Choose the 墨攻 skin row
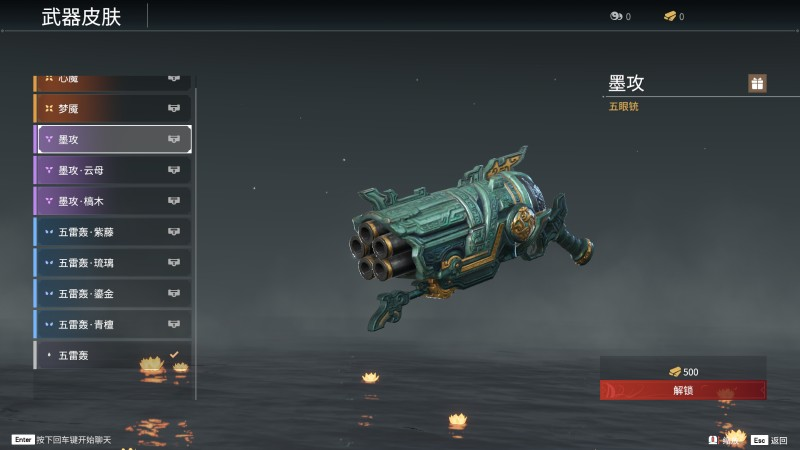Viewport: 800px width, 450px height. point(113,139)
